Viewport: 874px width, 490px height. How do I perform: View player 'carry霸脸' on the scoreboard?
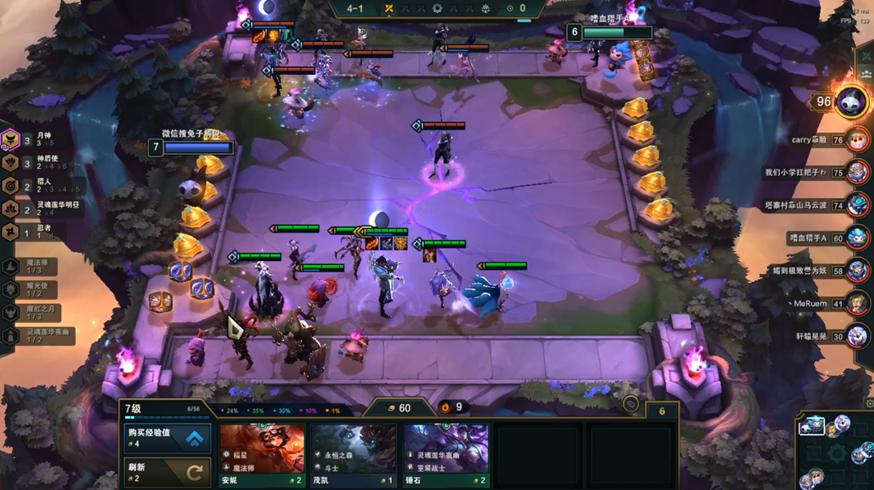(x=856, y=140)
